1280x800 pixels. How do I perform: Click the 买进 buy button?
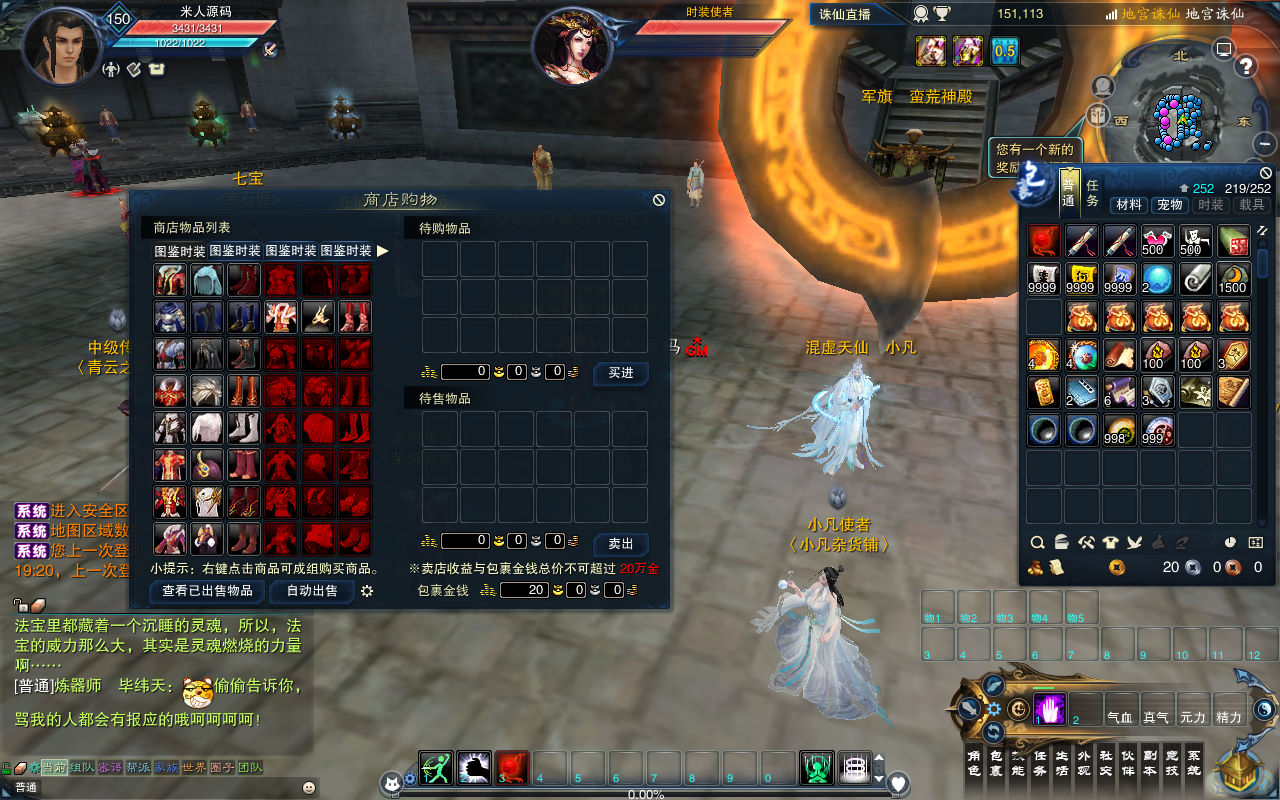[620, 373]
